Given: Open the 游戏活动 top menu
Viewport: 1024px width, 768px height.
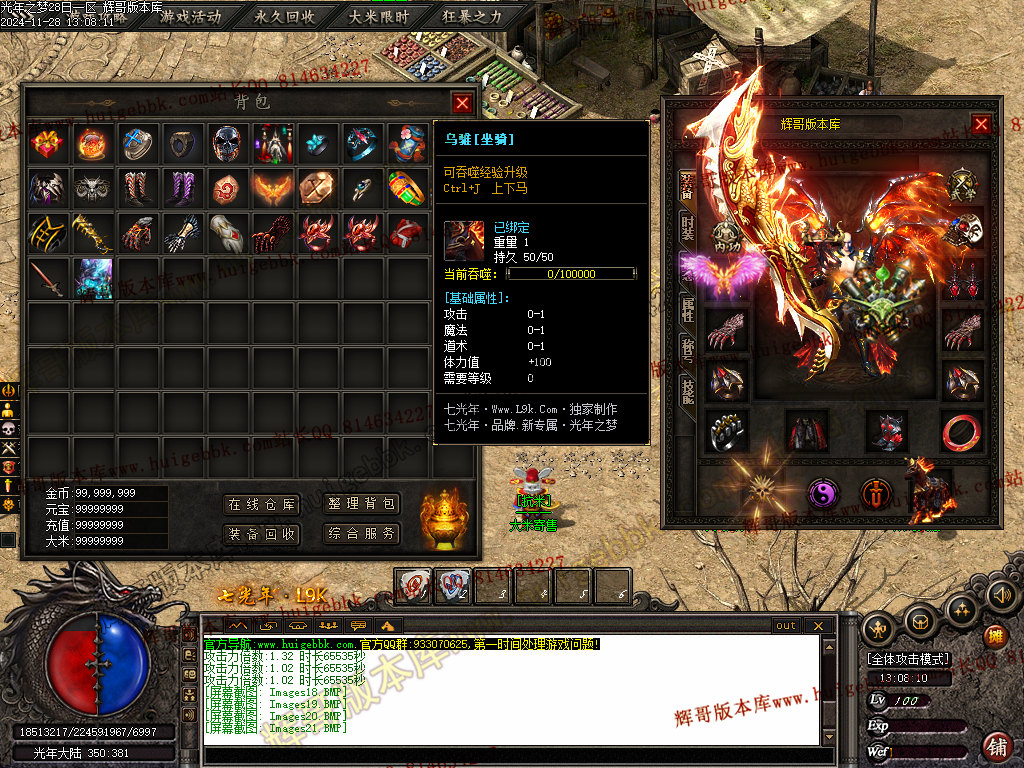Looking at the screenshot, I should pyautogui.click(x=191, y=16).
